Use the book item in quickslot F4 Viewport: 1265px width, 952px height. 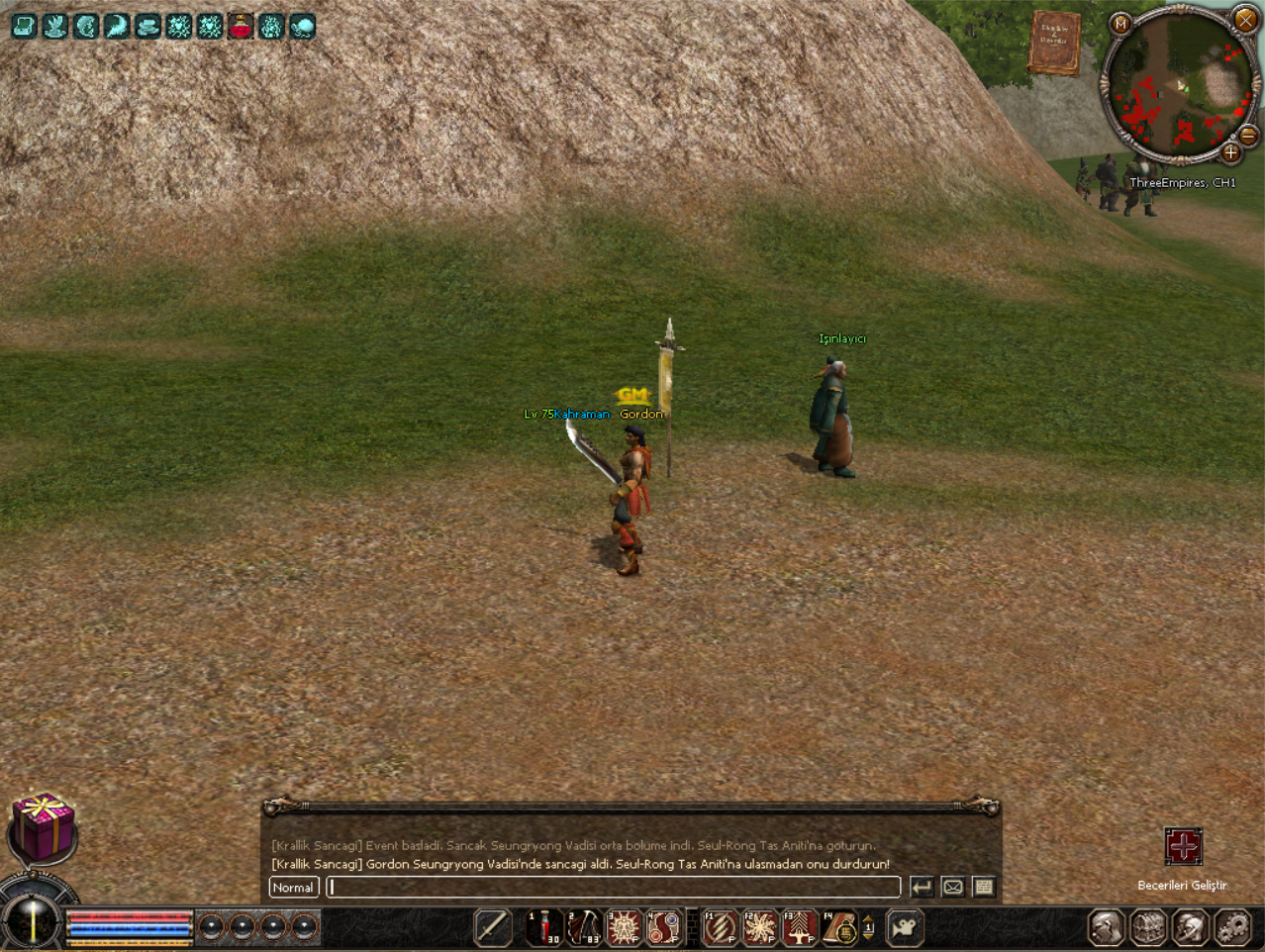click(840, 927)
